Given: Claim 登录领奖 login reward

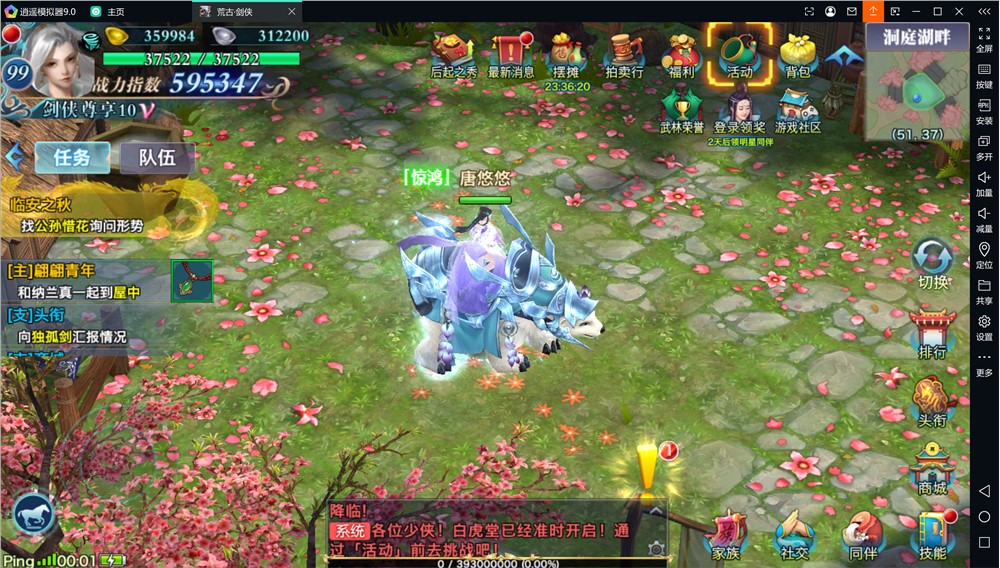Looking at the screenshot, I should coord(739,109).
